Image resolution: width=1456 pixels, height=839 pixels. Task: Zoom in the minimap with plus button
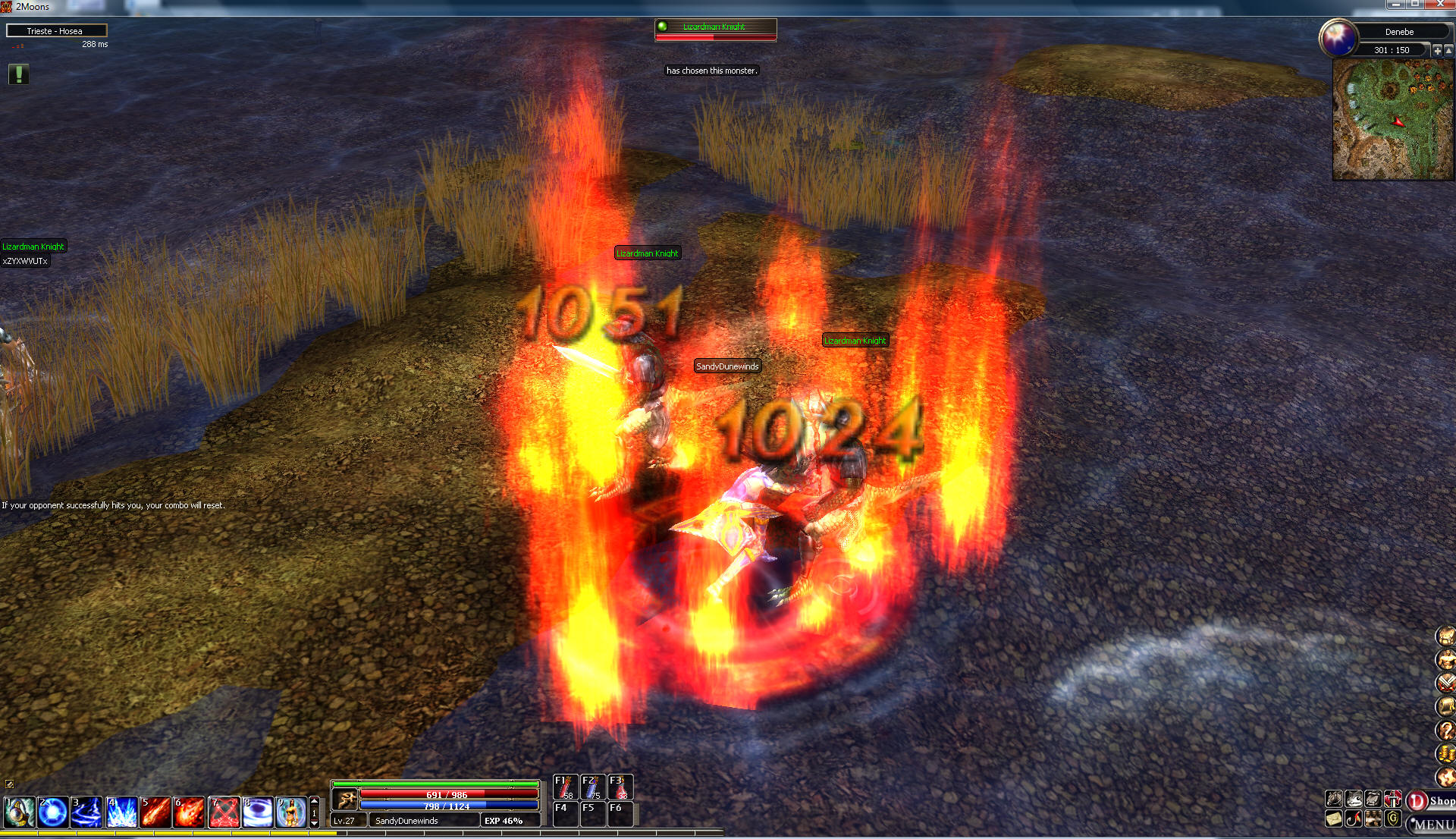(1437, 50)
